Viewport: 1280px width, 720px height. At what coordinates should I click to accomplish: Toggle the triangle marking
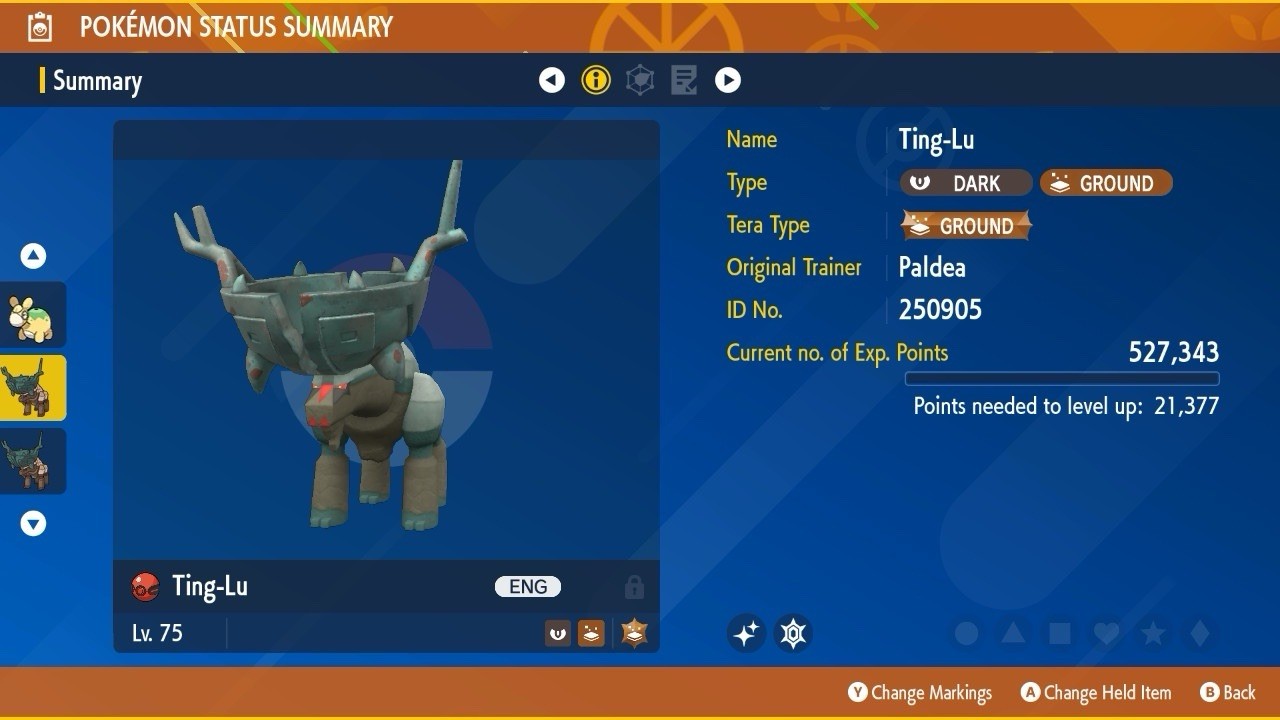1013,633
